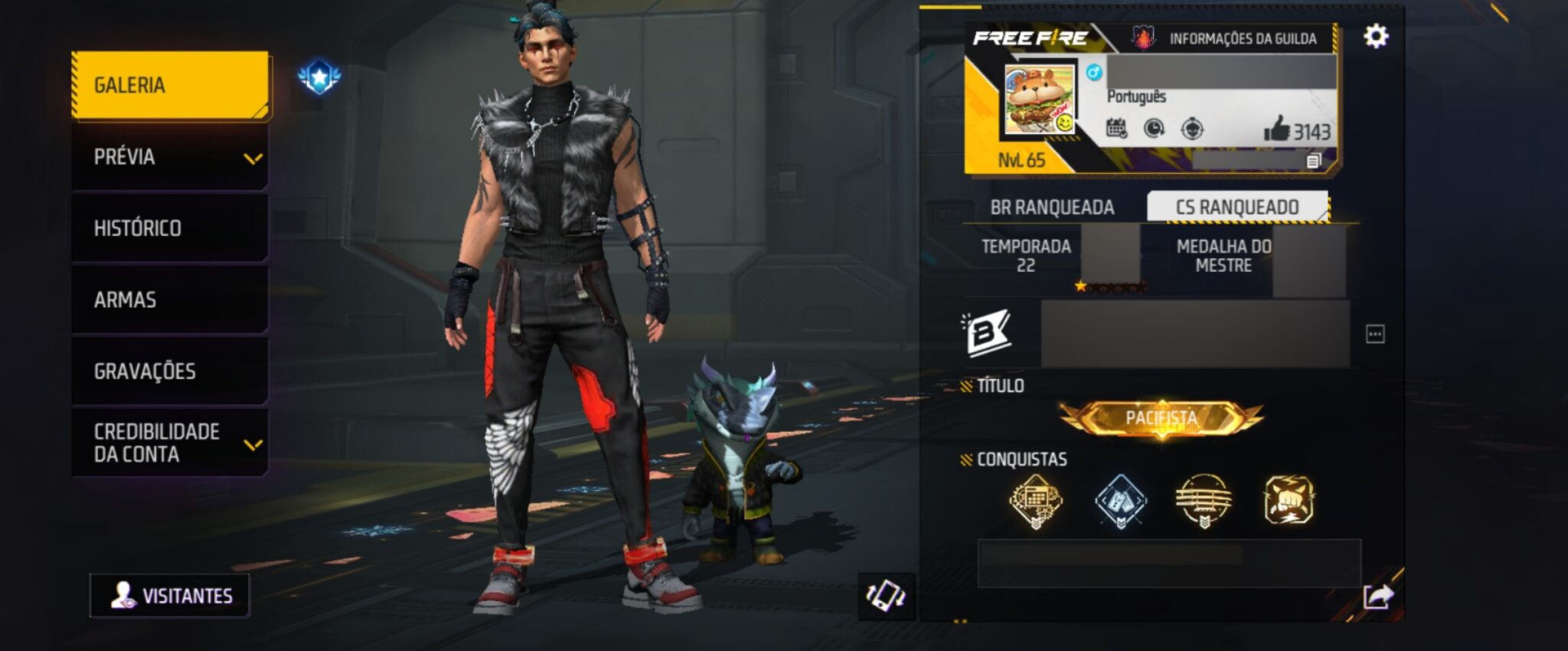Open the three-dots more options button
The width and height of the screenshot is (1568, 651).
click(x=1375, y=334)
